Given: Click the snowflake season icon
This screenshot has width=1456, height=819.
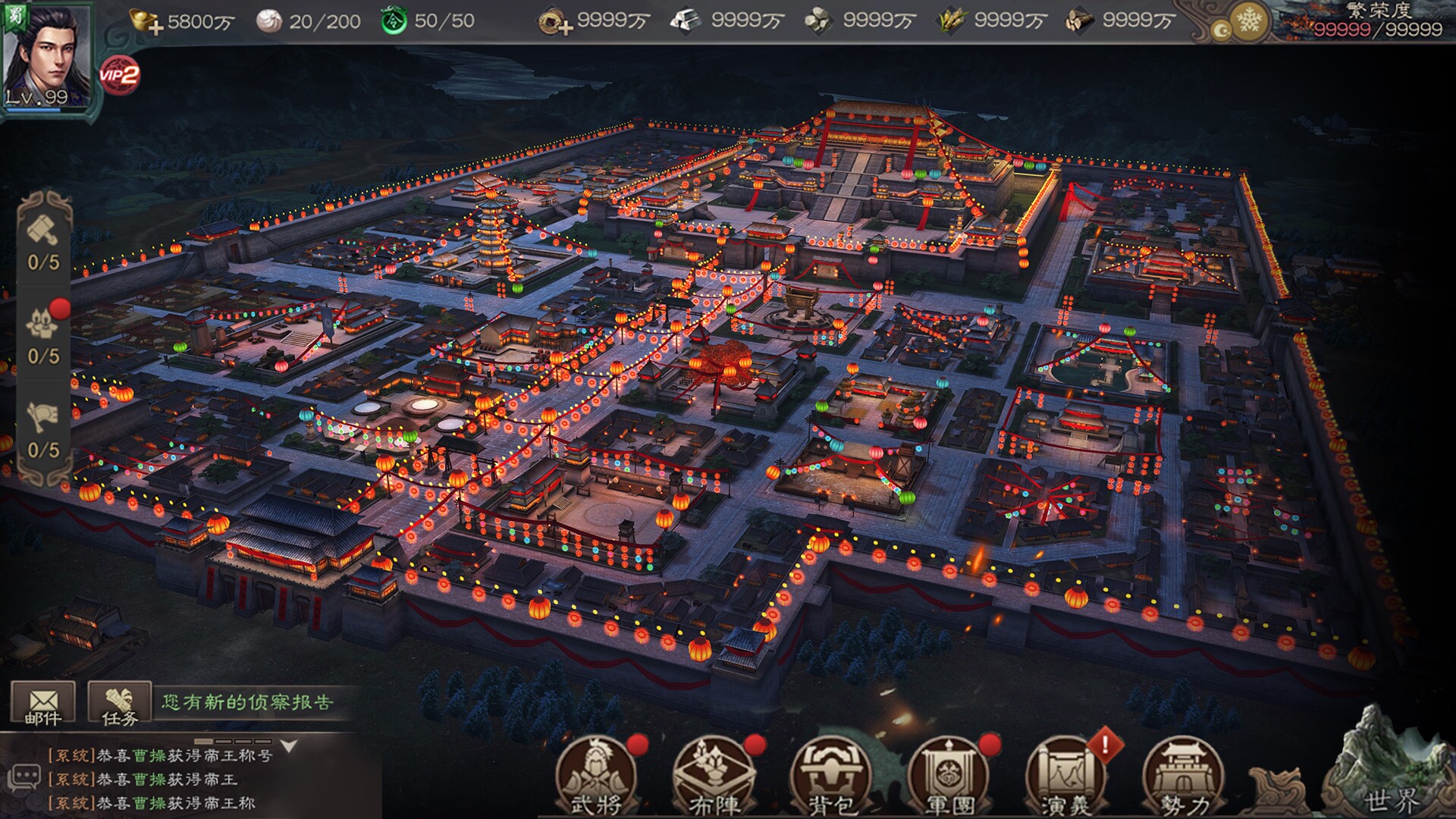Looking at the screenshot, I should tap(1247, 22).
